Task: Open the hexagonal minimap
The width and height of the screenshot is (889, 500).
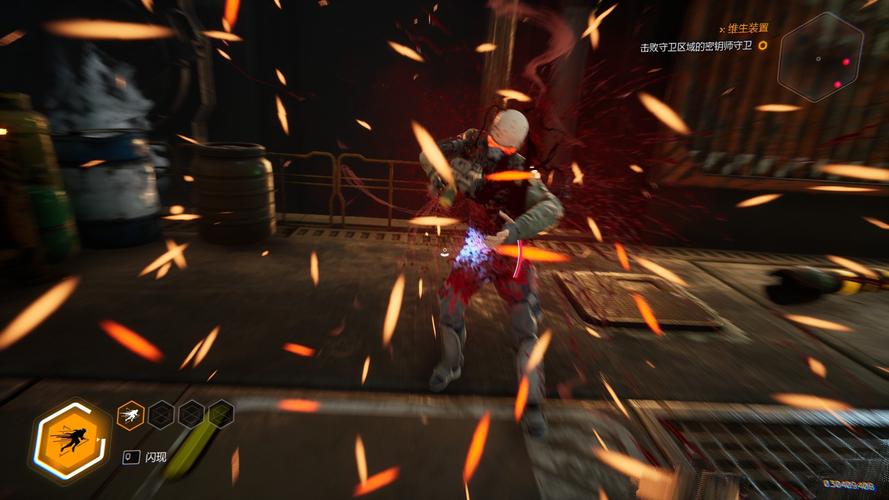Action: [x=820, y=56]
